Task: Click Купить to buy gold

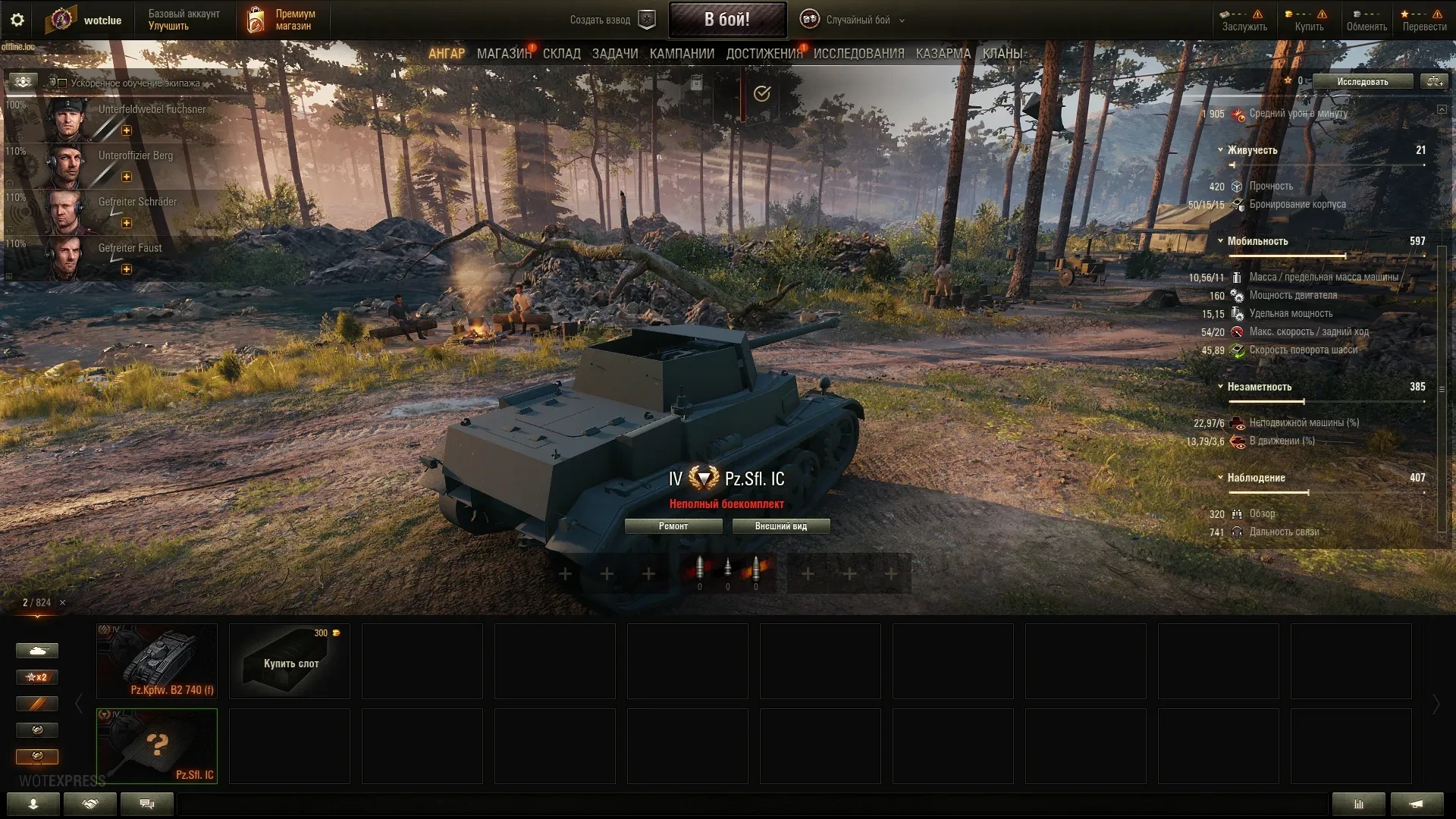Action: click(1309, 20)
